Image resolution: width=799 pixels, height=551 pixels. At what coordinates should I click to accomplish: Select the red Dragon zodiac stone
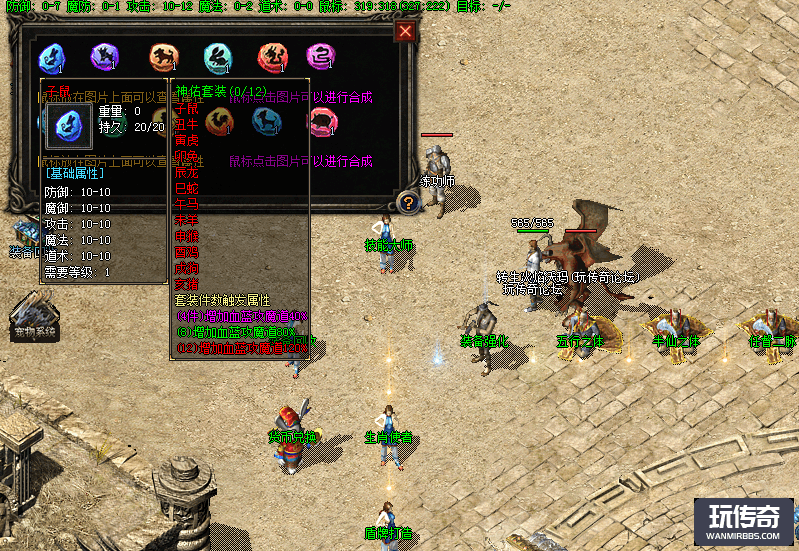click(x=270, y=57)
